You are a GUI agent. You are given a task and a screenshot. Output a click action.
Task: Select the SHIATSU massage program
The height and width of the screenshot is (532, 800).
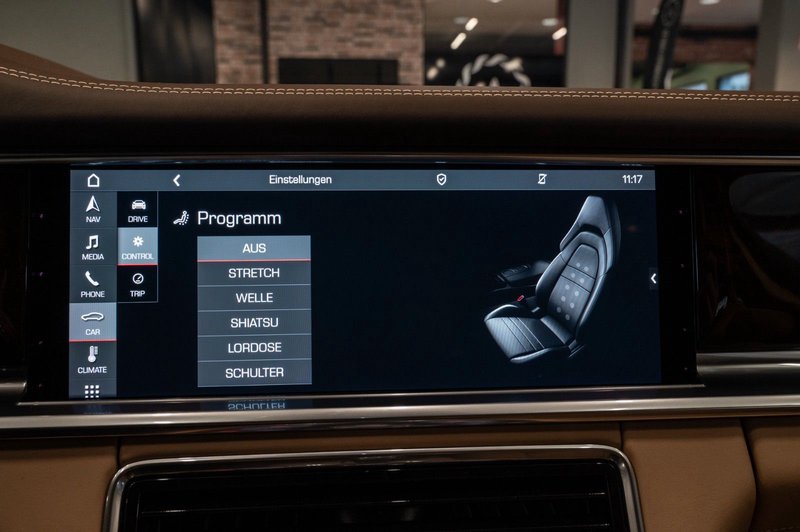(x=254, y=323)
